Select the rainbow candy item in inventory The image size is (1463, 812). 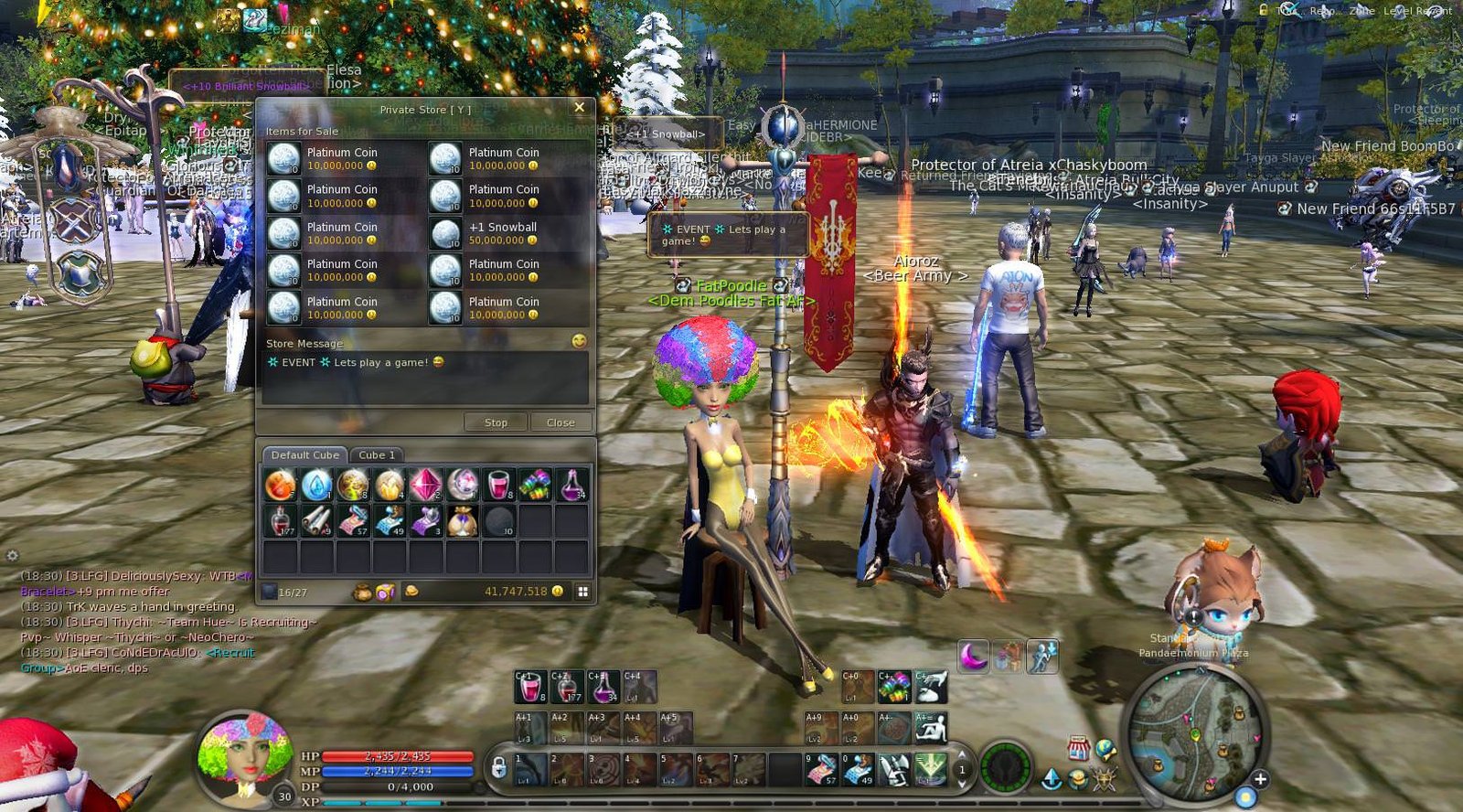coord(535,485)
